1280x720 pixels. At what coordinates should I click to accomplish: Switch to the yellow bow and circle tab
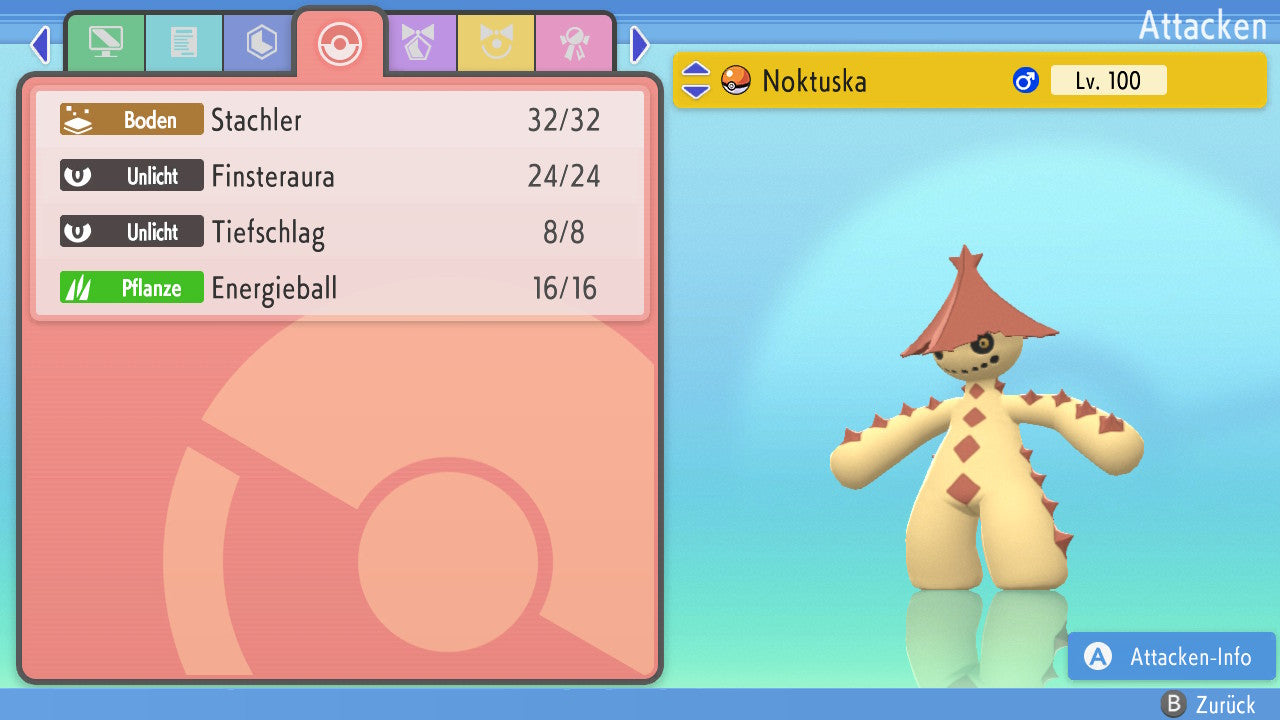pos(496,43)
